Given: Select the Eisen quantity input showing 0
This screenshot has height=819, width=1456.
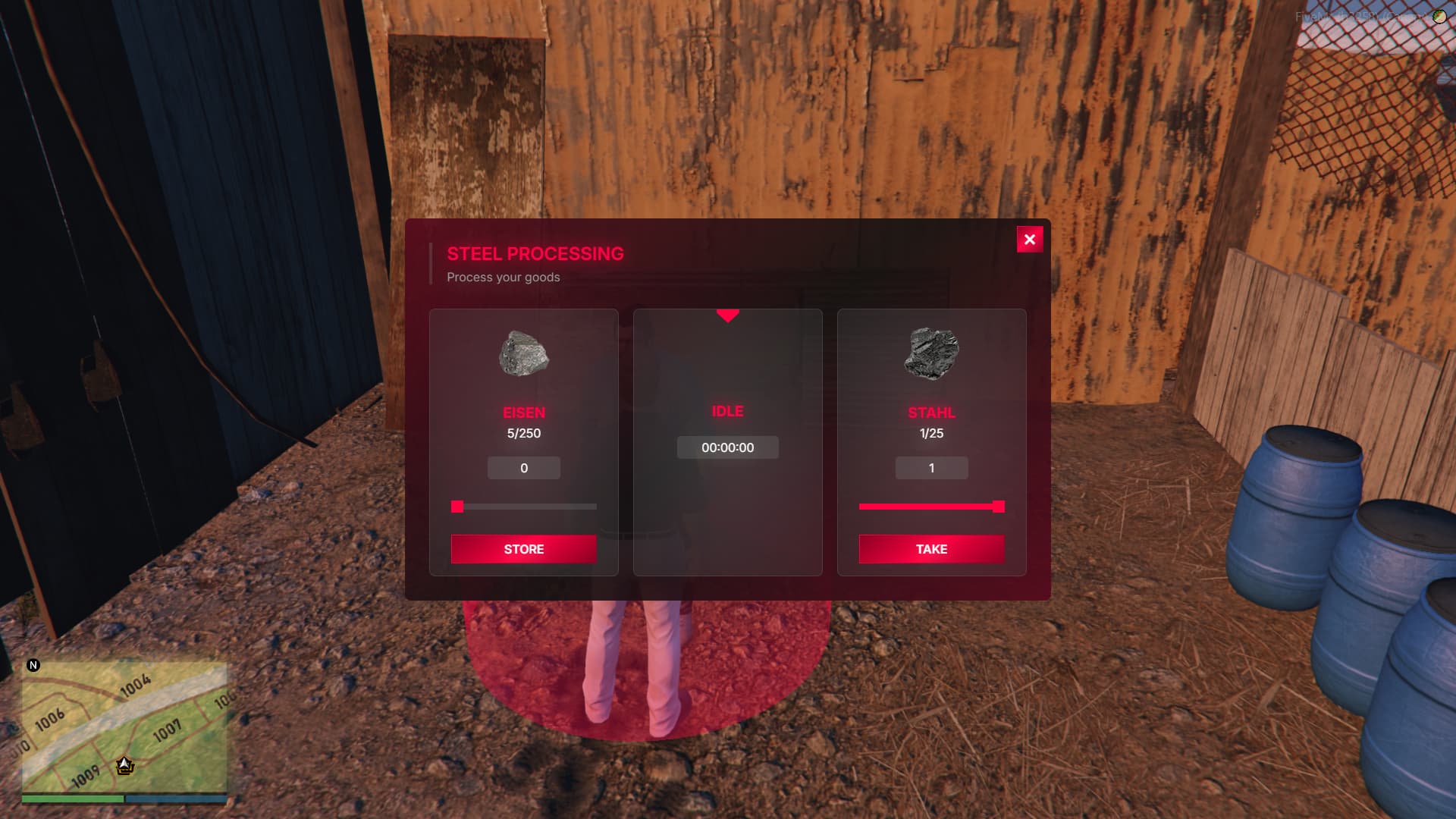Looking at the screenshot, I should [x=523, y=468].
